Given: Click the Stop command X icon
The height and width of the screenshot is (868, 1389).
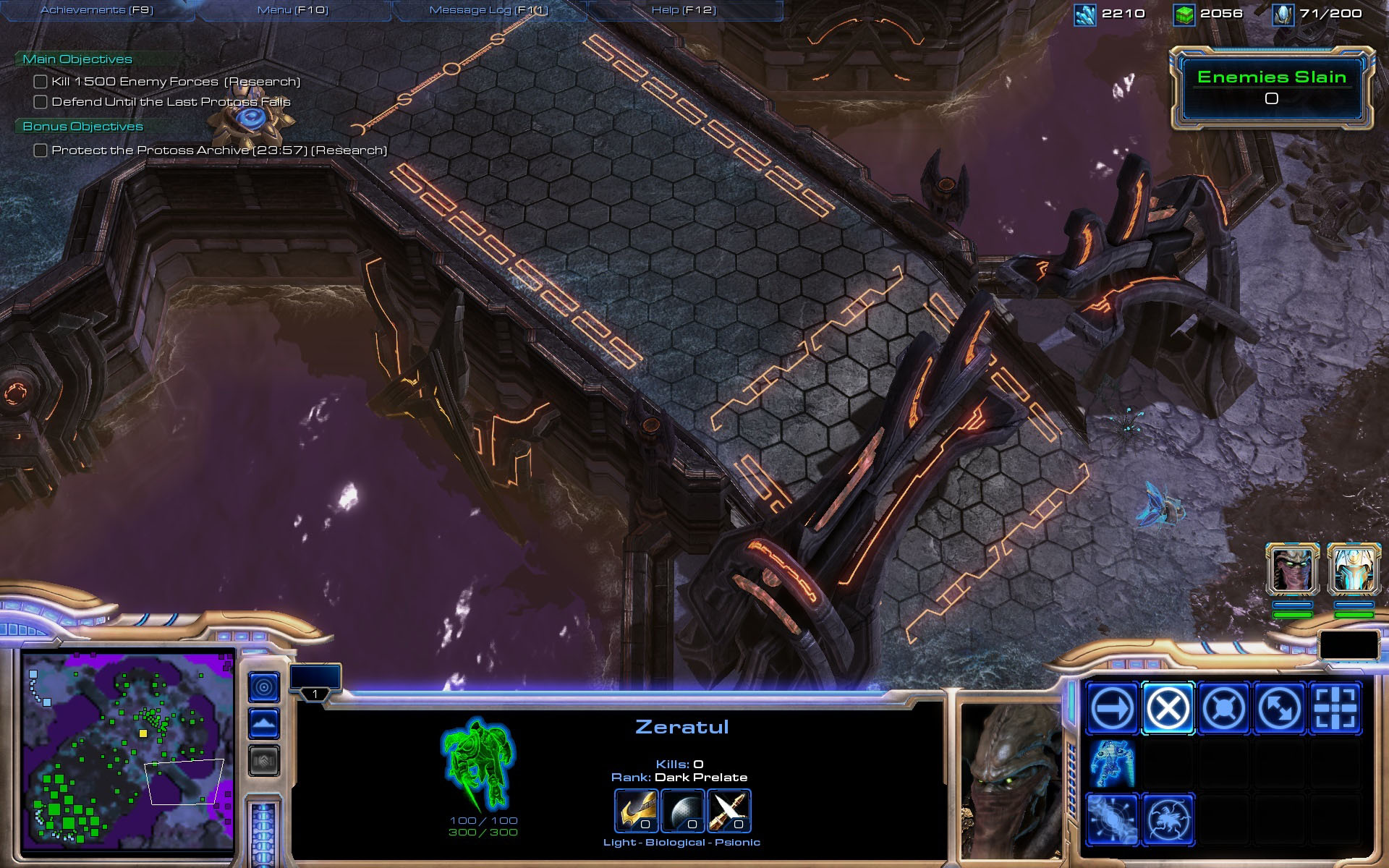Looking at the screenshot, I should tap(1168, 708).
